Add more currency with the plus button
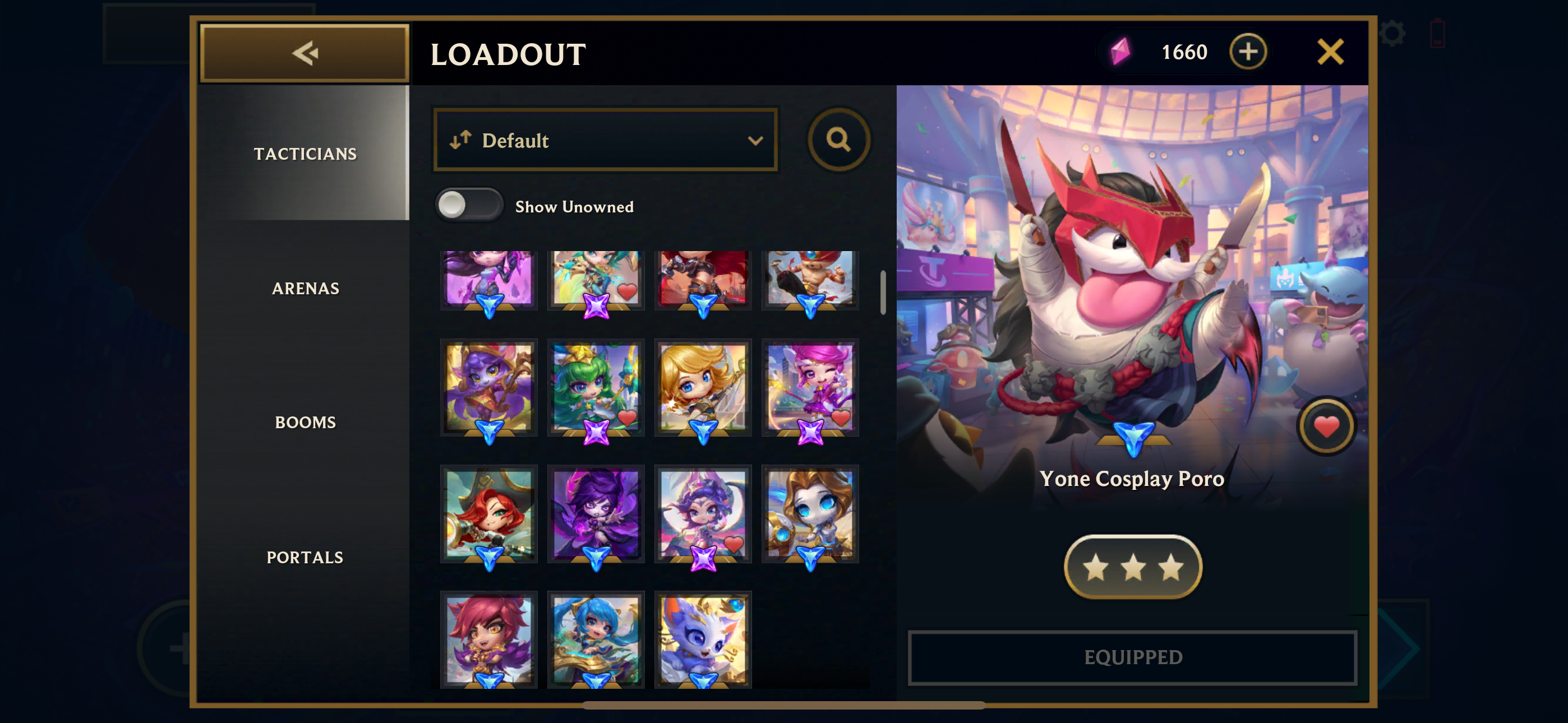This screenshot has width=1568, height=723. click(1247, 52)
